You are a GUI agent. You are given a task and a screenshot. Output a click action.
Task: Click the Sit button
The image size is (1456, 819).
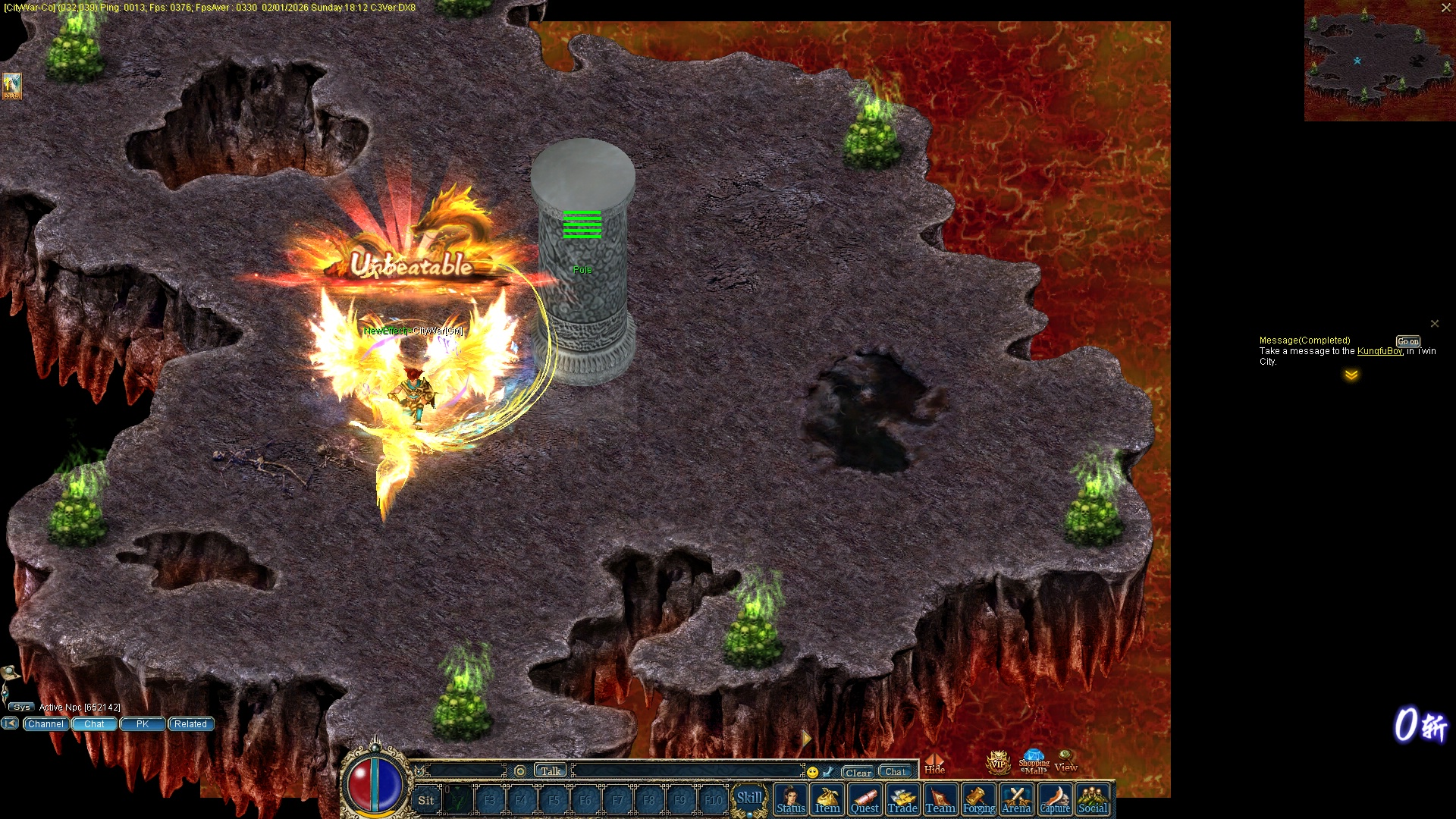point(426,800)
